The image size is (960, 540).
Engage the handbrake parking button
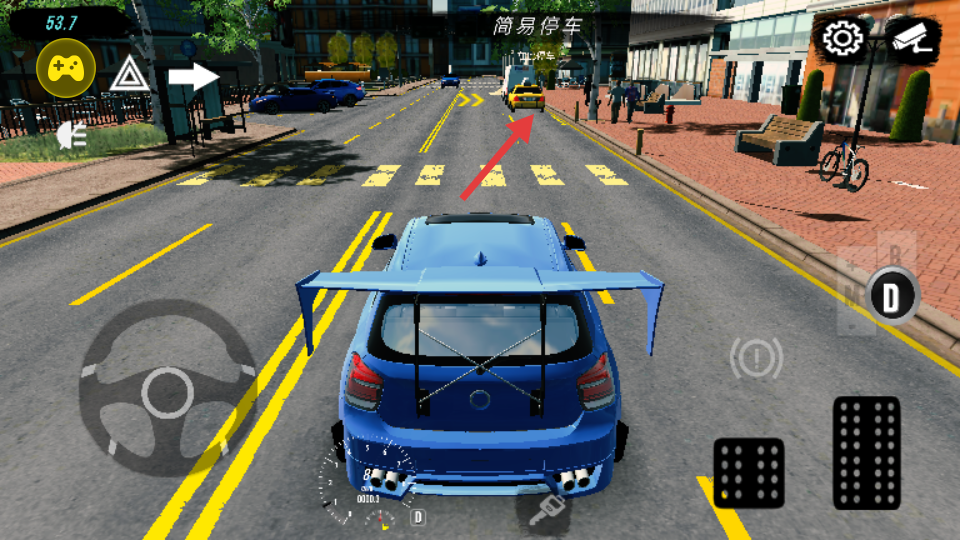pos(756,358)
